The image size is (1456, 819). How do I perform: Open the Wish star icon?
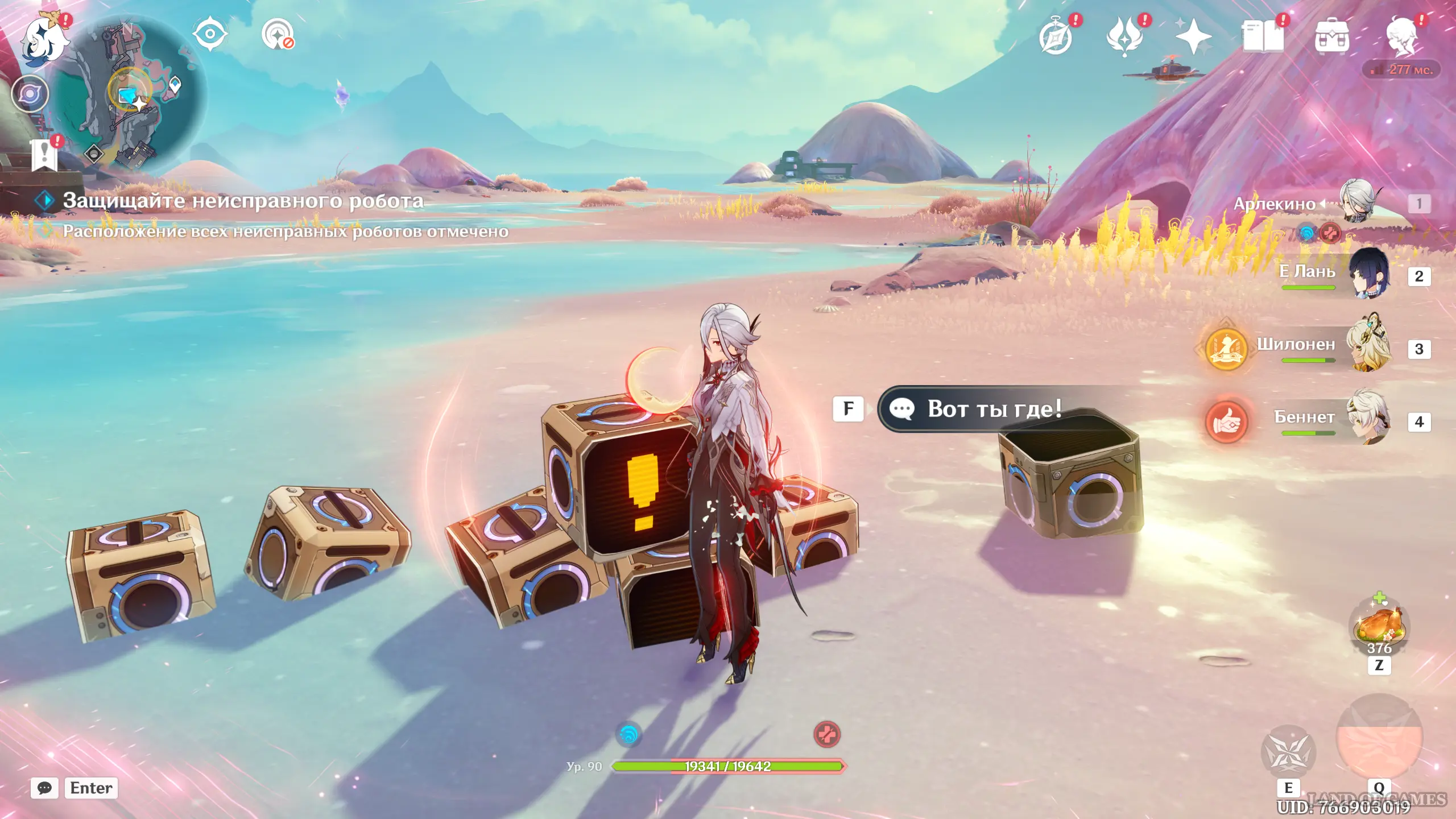point(1193,36)
